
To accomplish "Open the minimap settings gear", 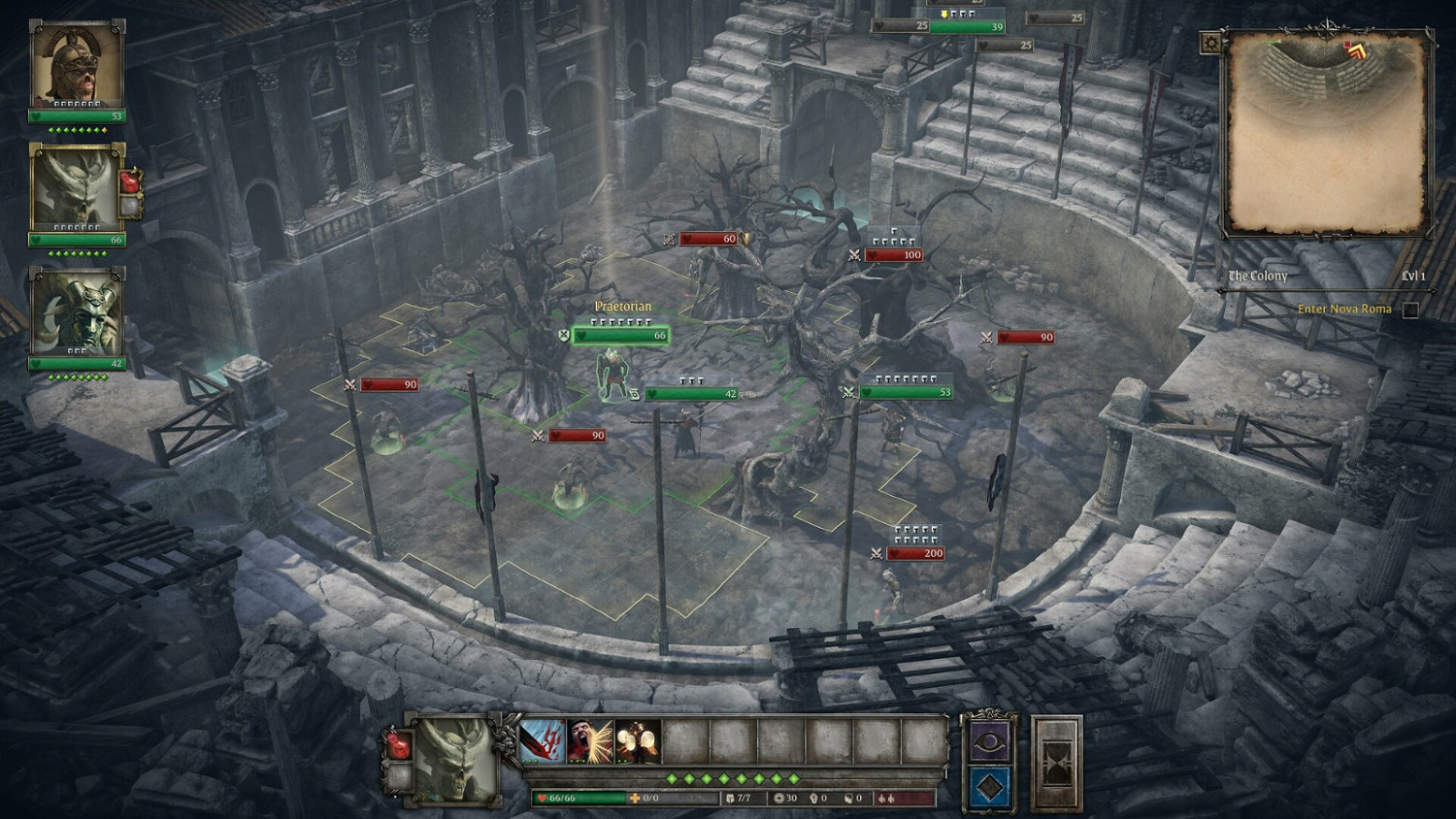I will [1210, 41].
